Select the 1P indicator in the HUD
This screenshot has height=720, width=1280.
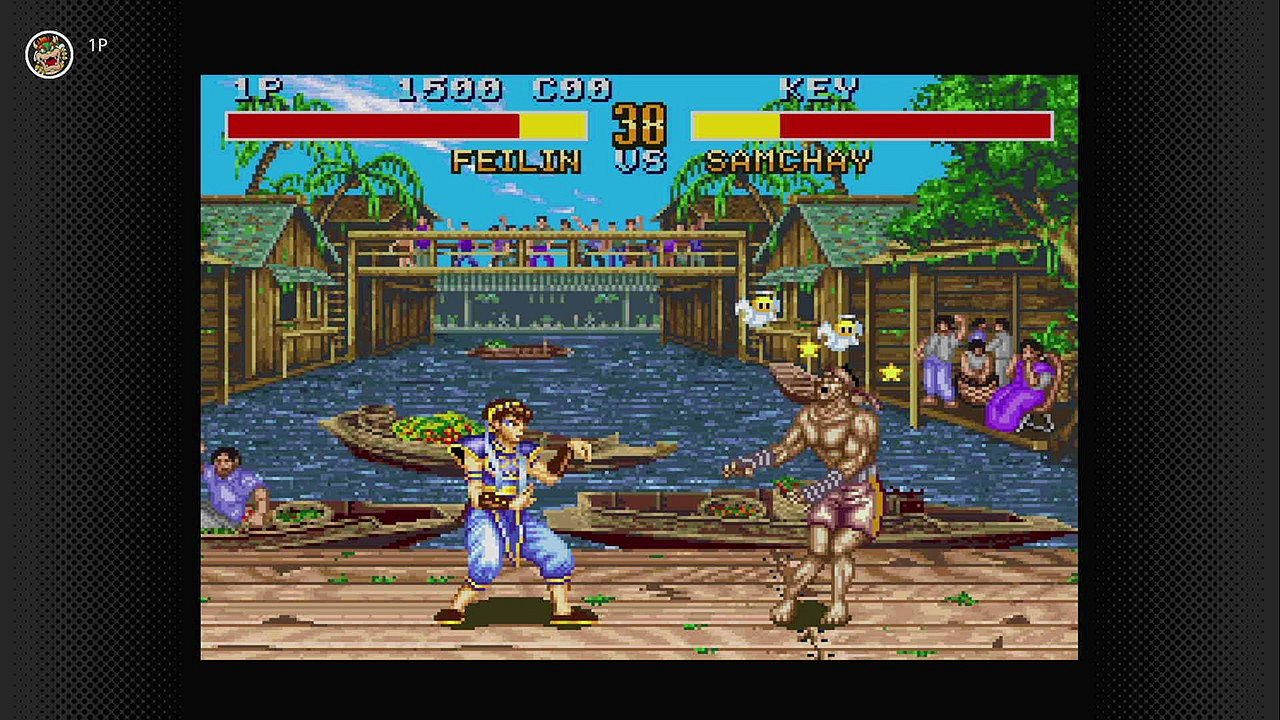point(250,89)
